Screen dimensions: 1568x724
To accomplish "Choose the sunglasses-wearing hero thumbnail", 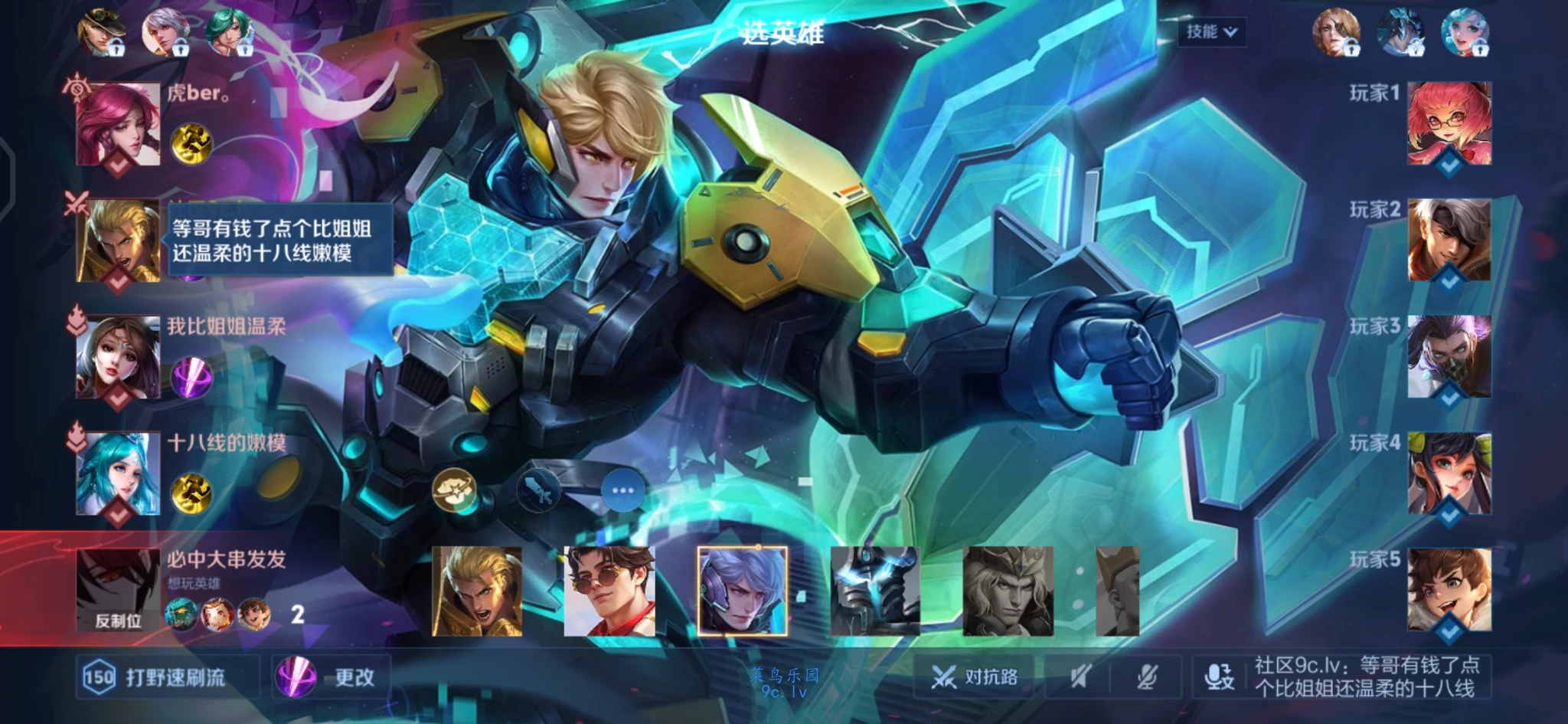I will point(609,591).
